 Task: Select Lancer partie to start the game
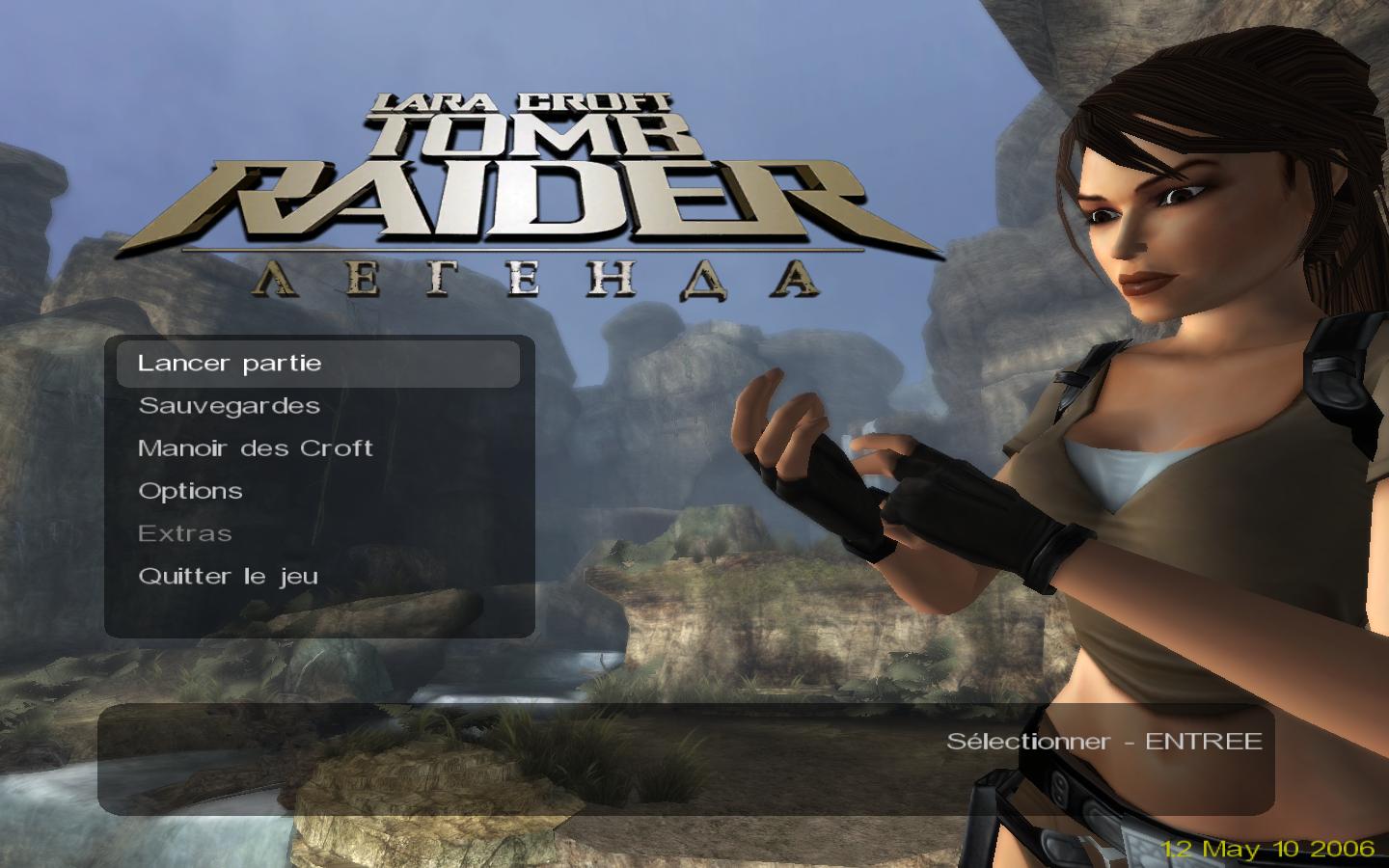click(230, 364)
